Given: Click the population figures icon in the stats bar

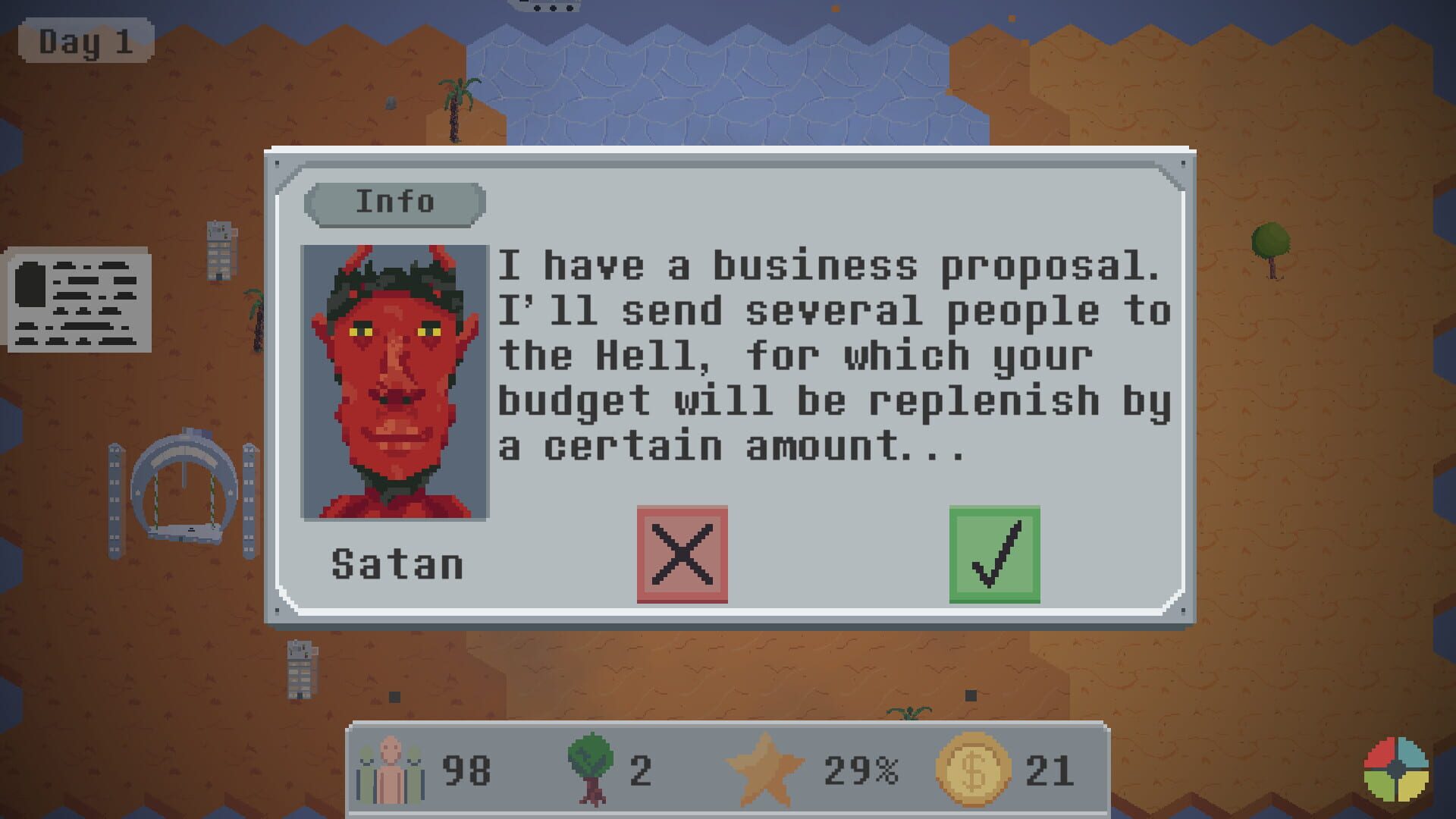Looking at the screenshot, I should [x=389, y=770].
